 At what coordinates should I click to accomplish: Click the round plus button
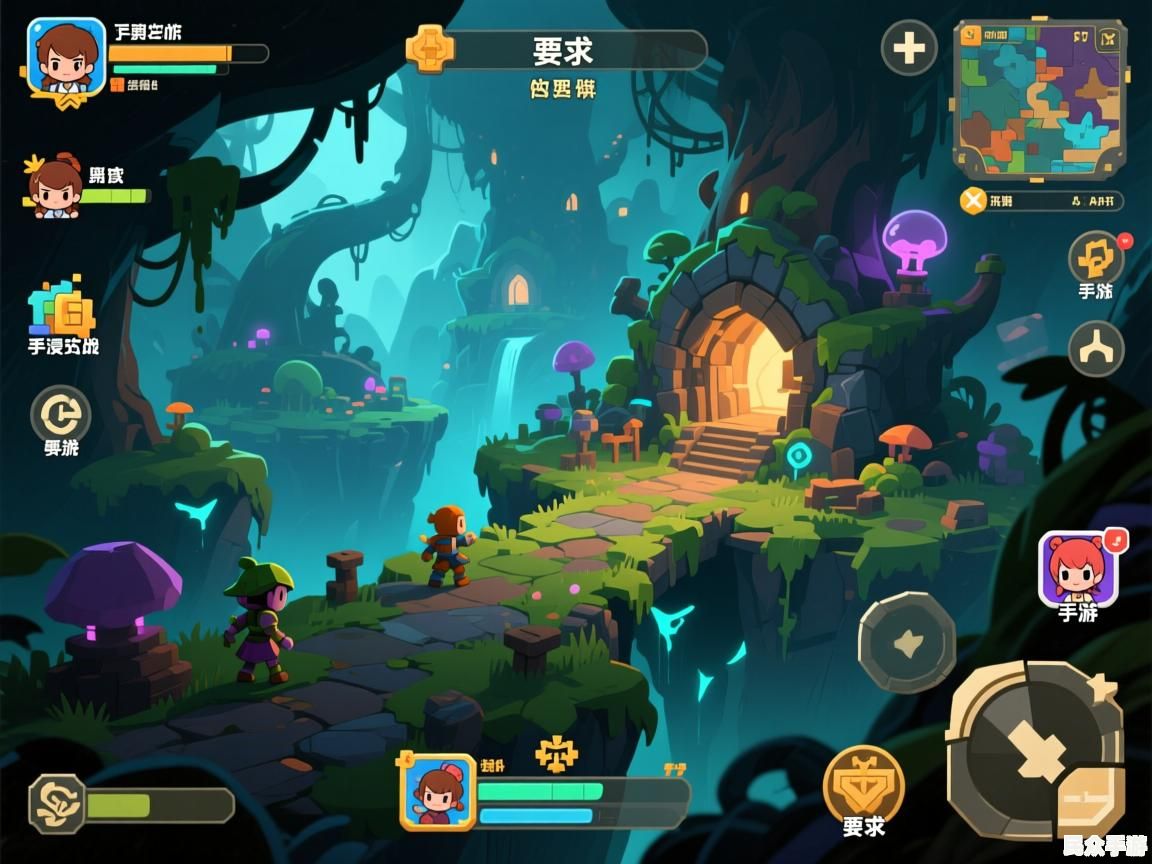tap(908, 48)
